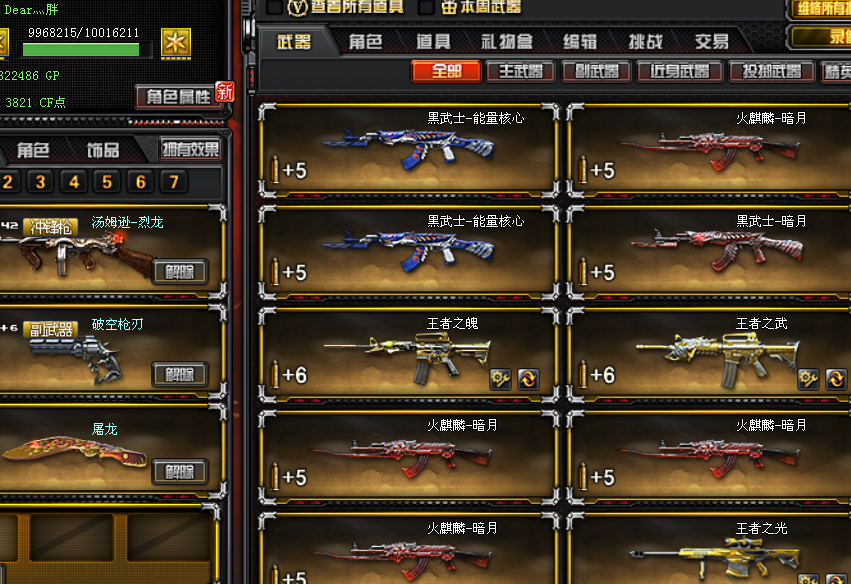Click the 拥有效果 button
This screenshot has width=851, height=584.
[191, 150]
